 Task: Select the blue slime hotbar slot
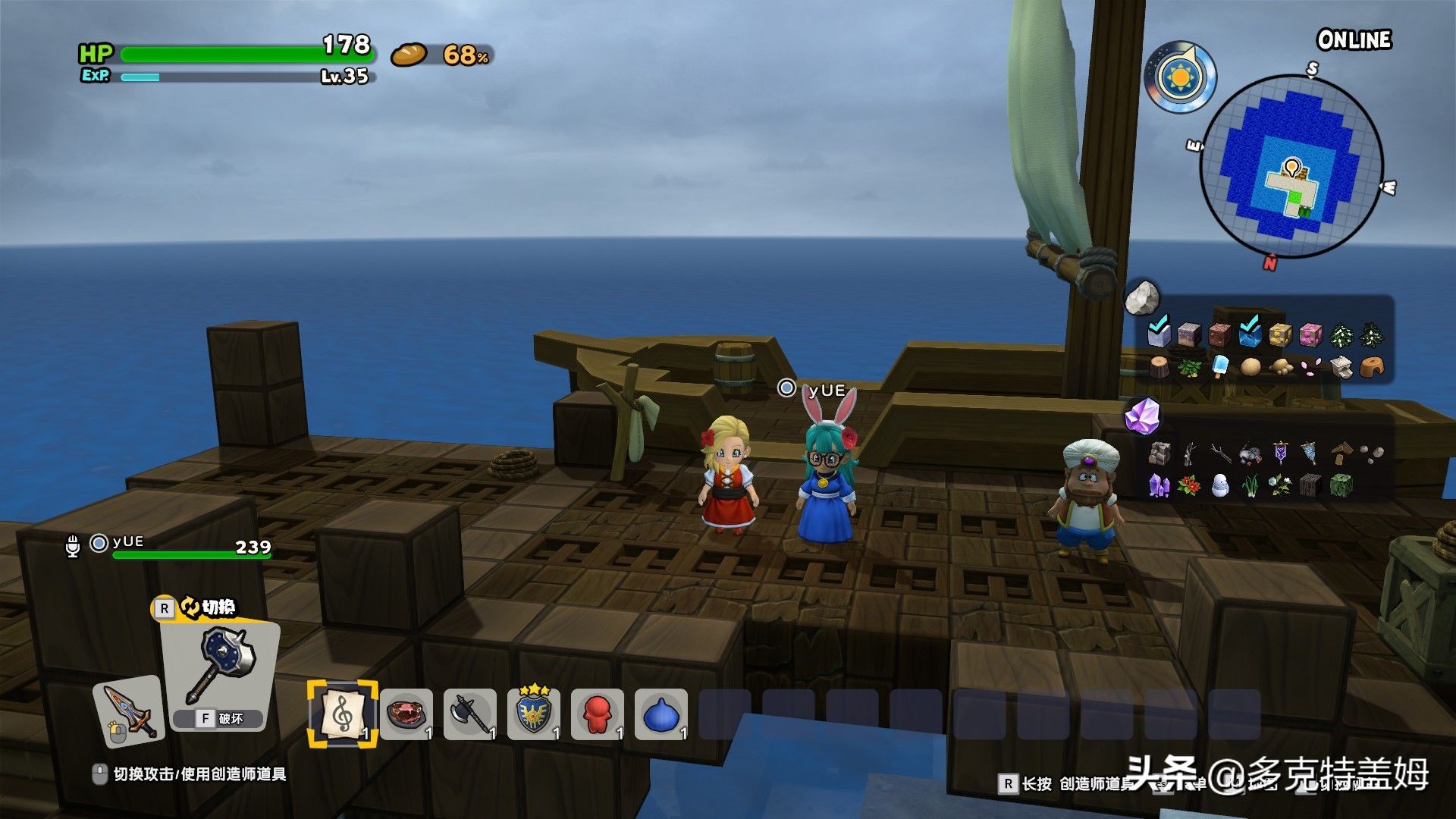point(661,714)
